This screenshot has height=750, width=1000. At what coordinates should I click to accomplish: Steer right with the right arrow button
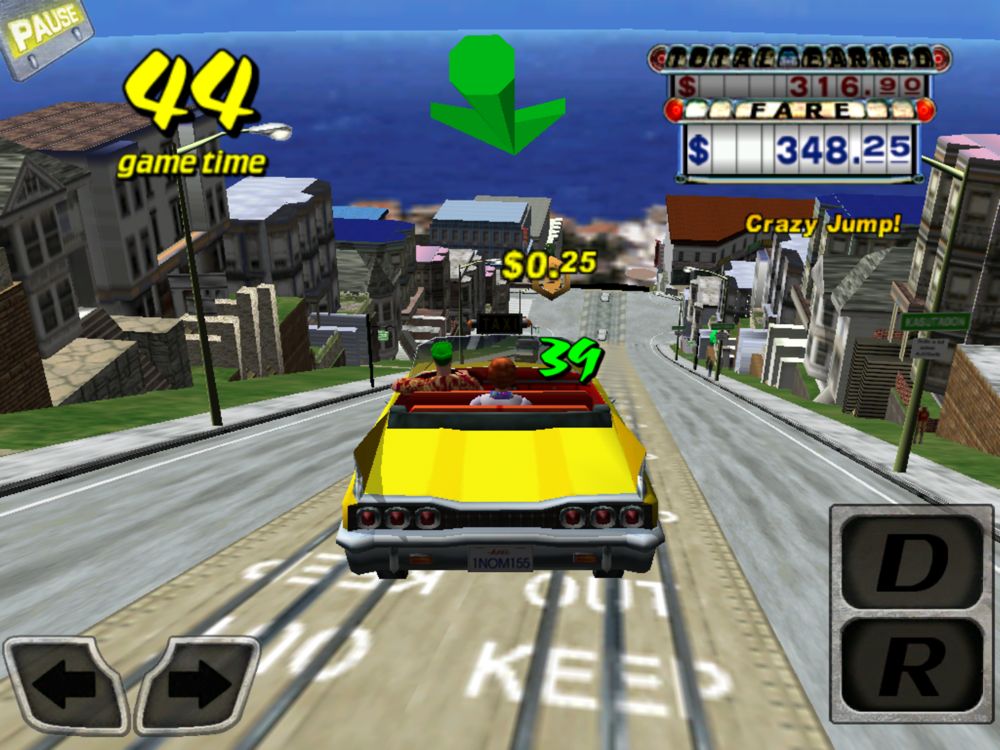(x=196, y=684)
